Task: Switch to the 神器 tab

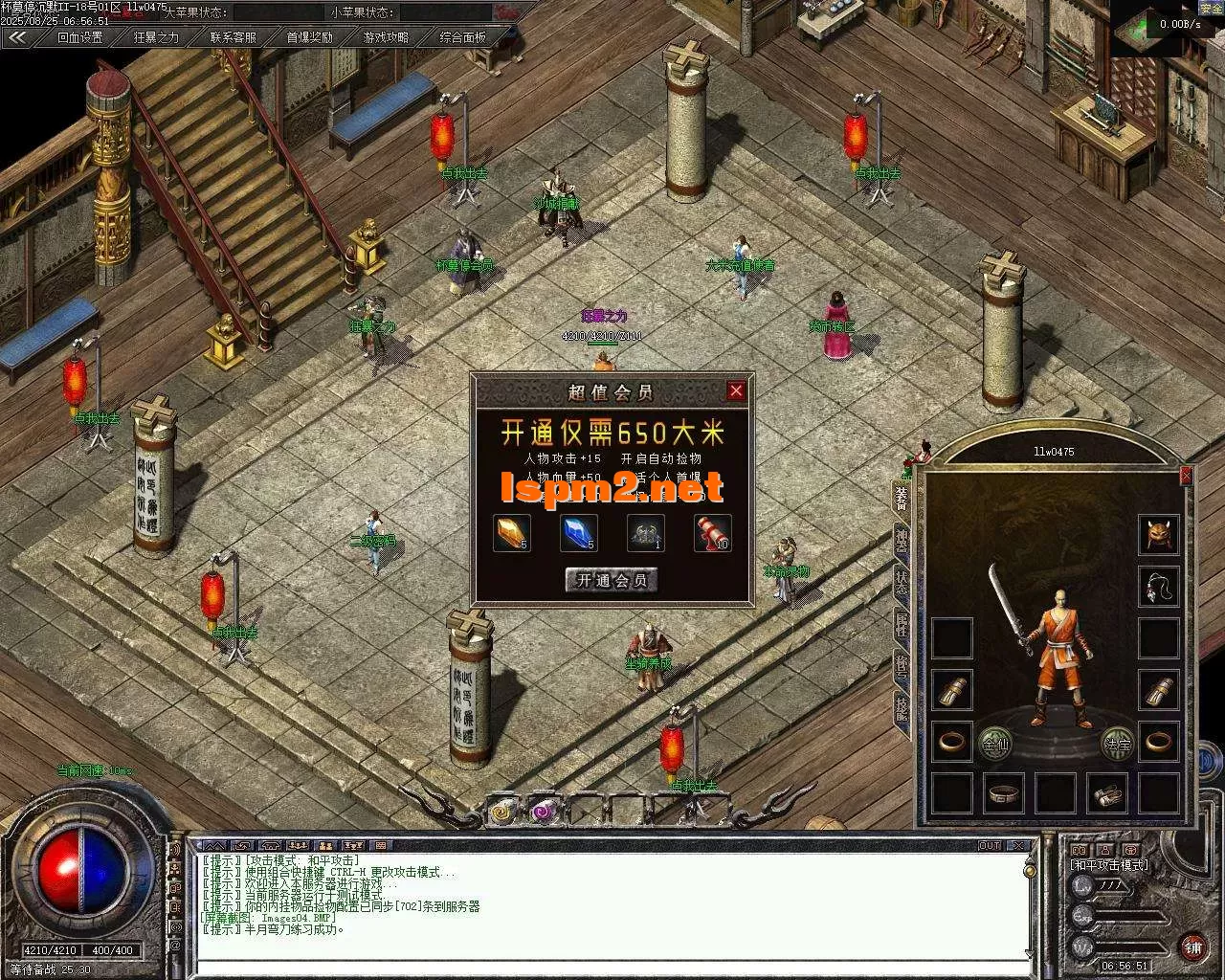Action: (902, 539)
